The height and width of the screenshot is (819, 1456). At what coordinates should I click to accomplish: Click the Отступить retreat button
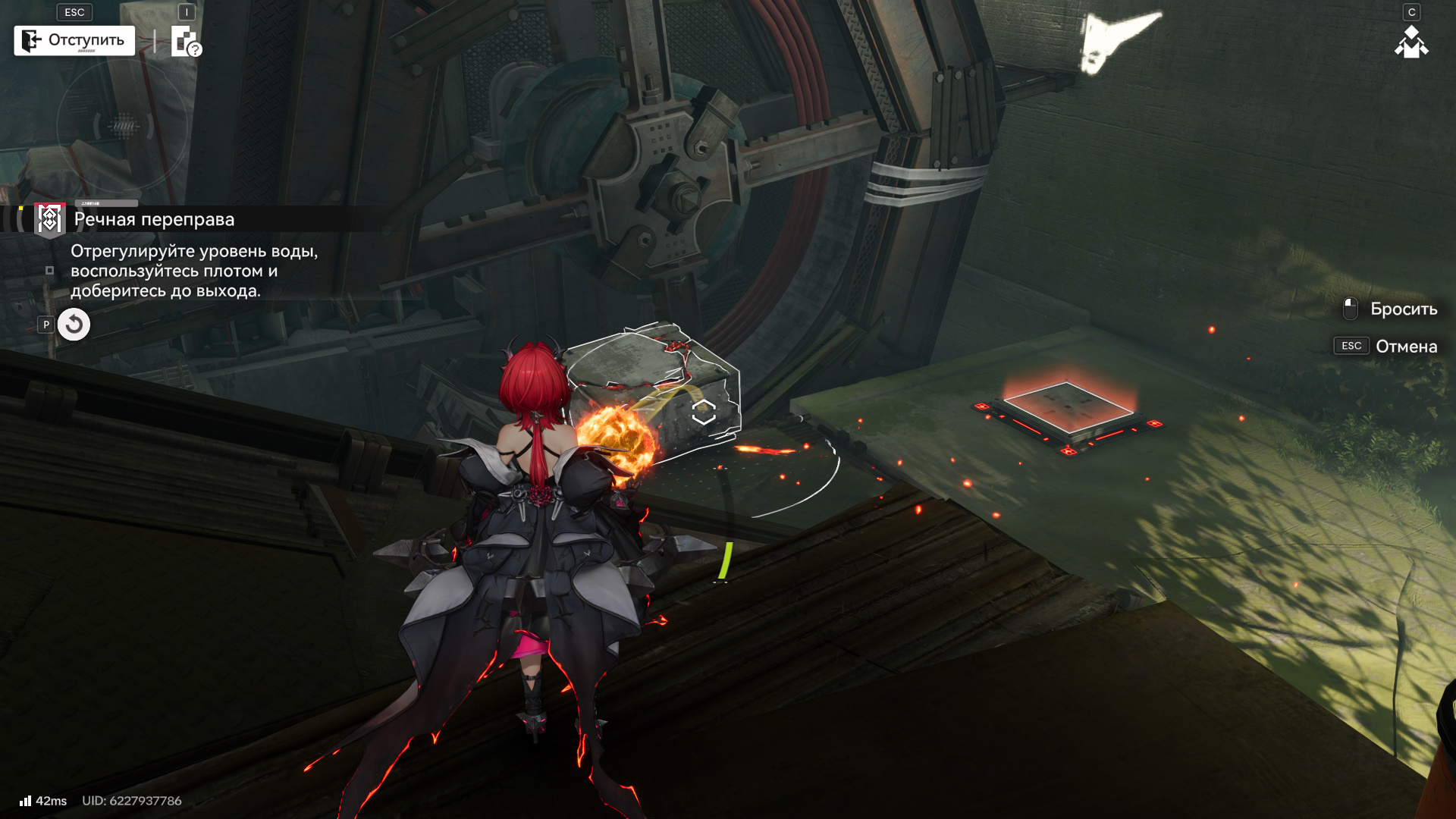click(x=74, y=41)
